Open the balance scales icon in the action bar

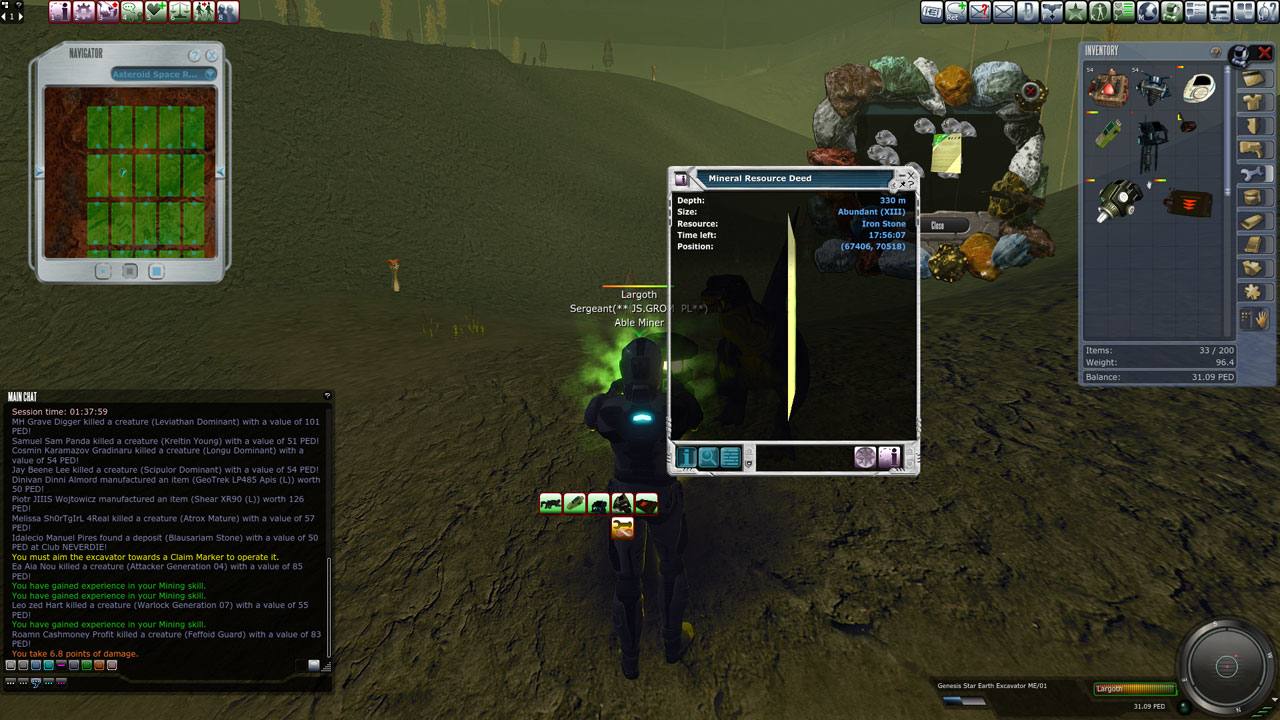point(179,12)
